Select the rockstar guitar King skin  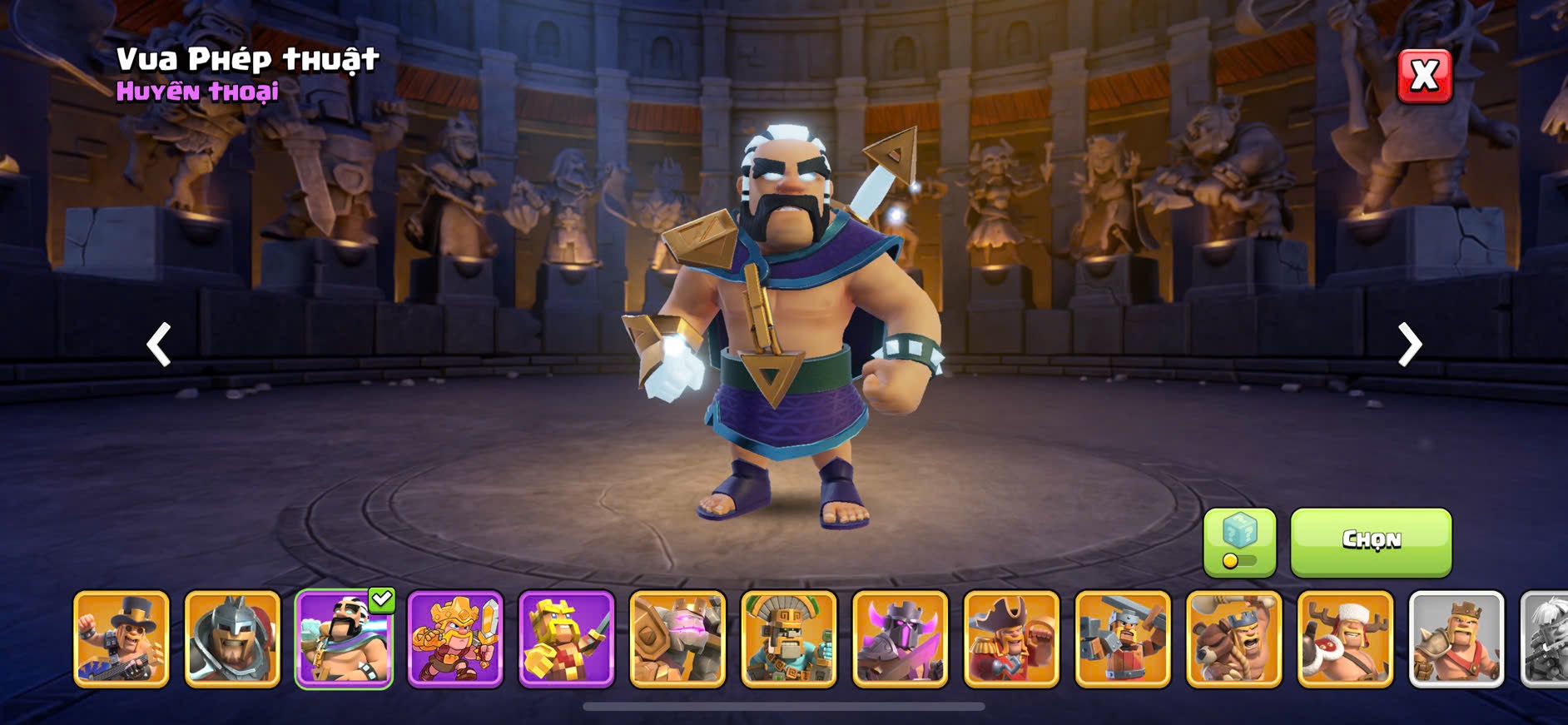coord(122,639)
